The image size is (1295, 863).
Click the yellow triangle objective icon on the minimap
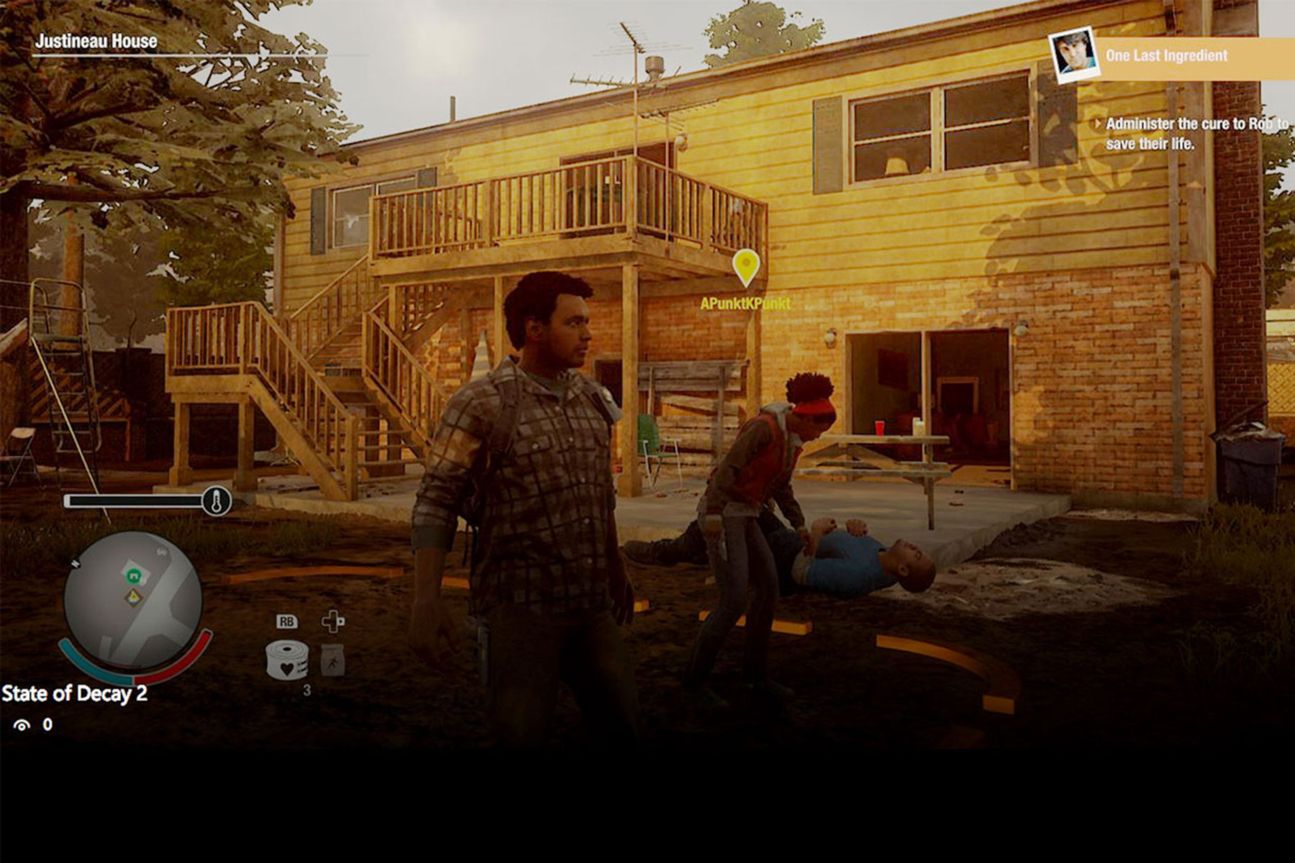pos(133,597)
